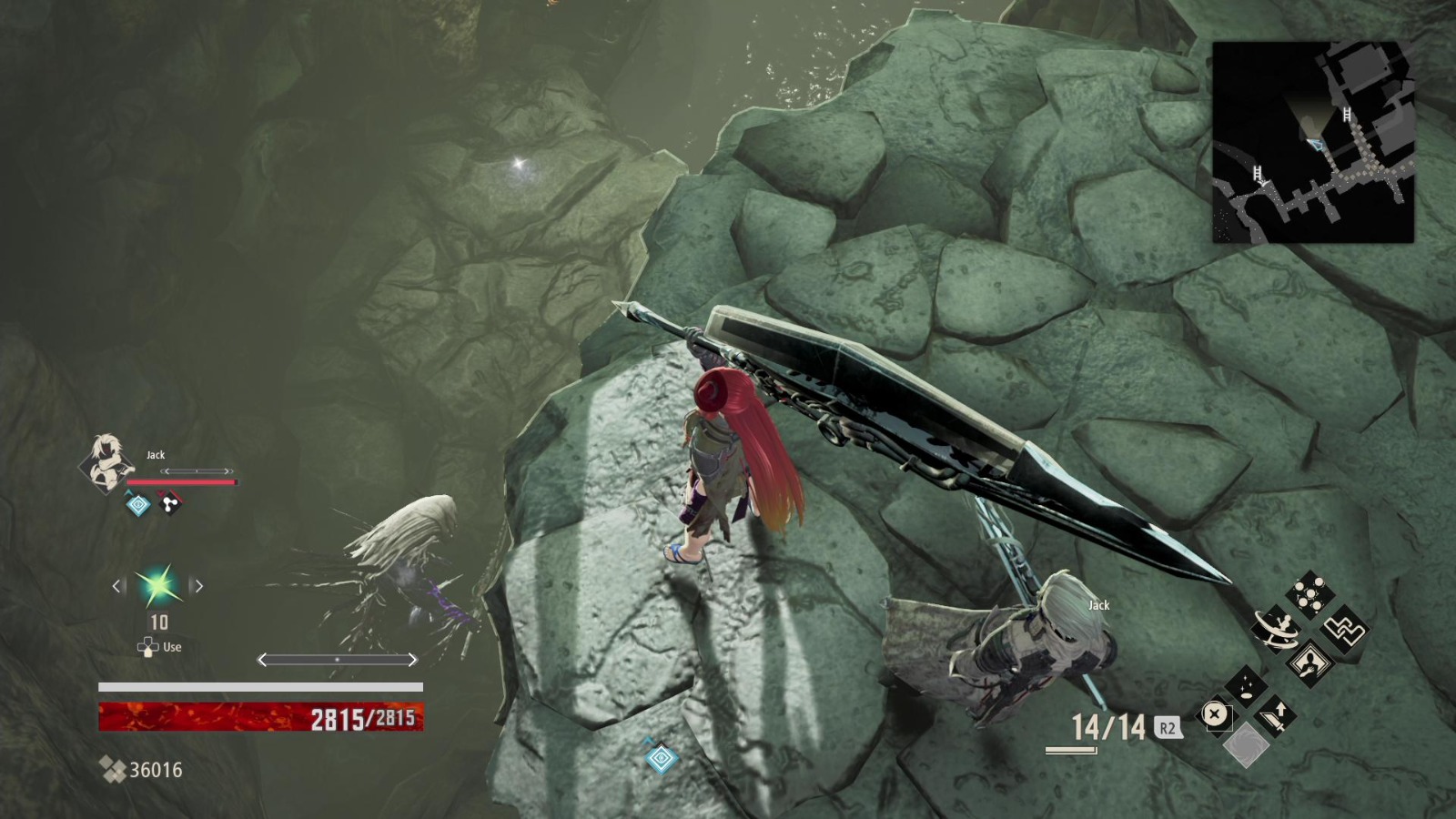Click the right arrow on the item selector
Image resolution: width=1456 pixels, height=819 pixels.
(199, 585)
